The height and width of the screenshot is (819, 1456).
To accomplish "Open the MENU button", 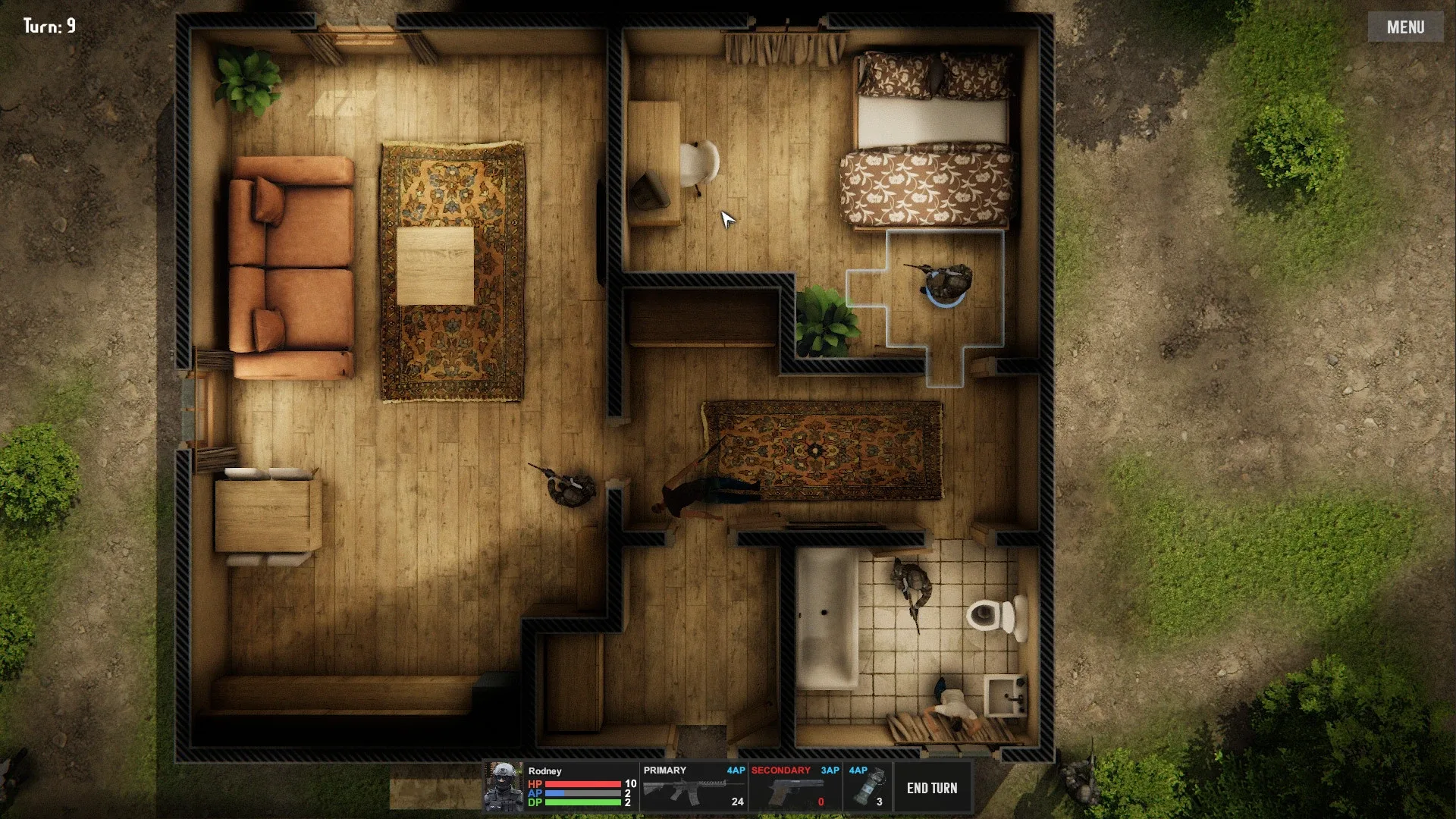I will [1405, 27].
